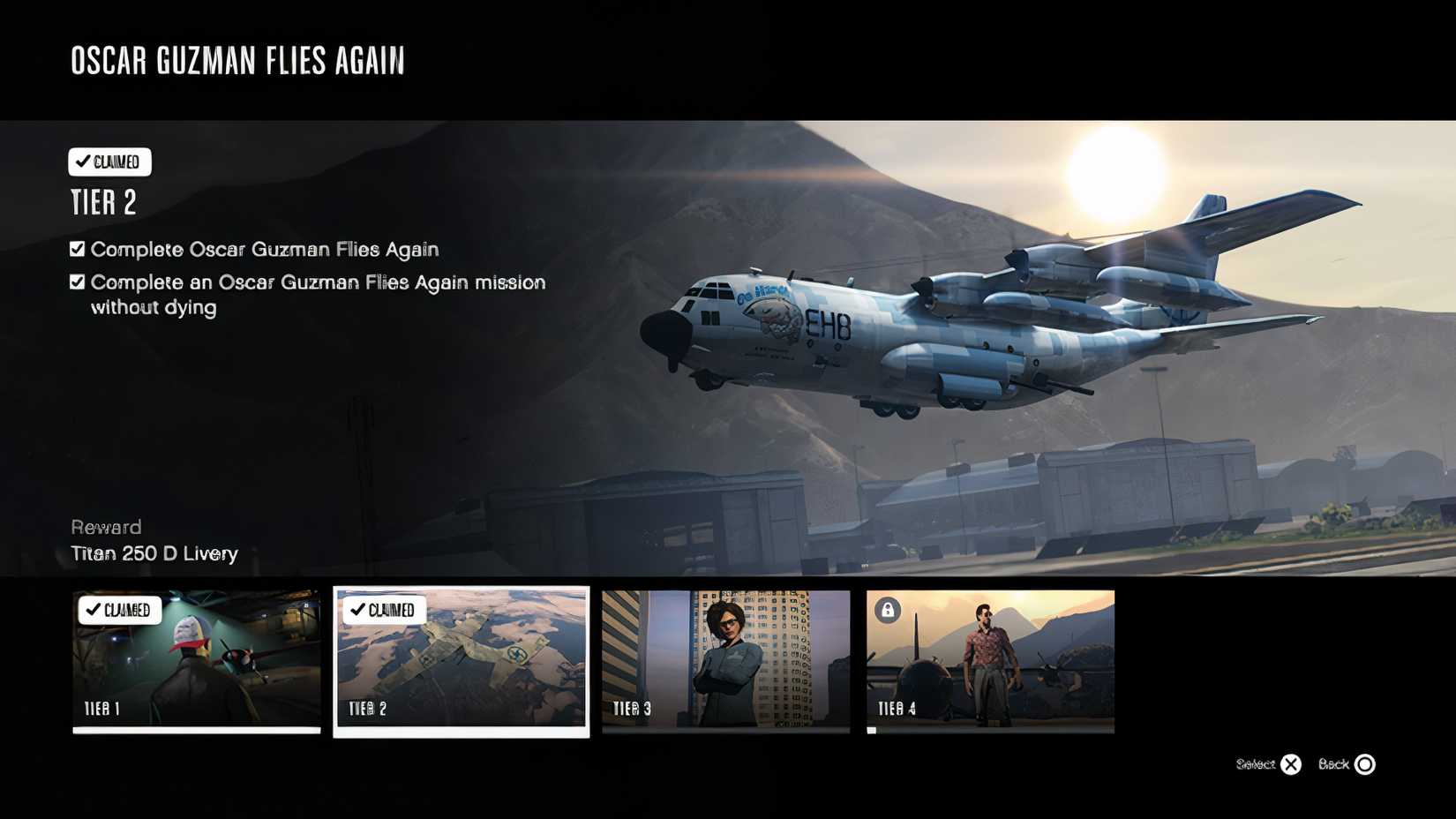Click the X Select button icon
The height and width of the screenshot is (819, 1456).
click(1292, 764)
